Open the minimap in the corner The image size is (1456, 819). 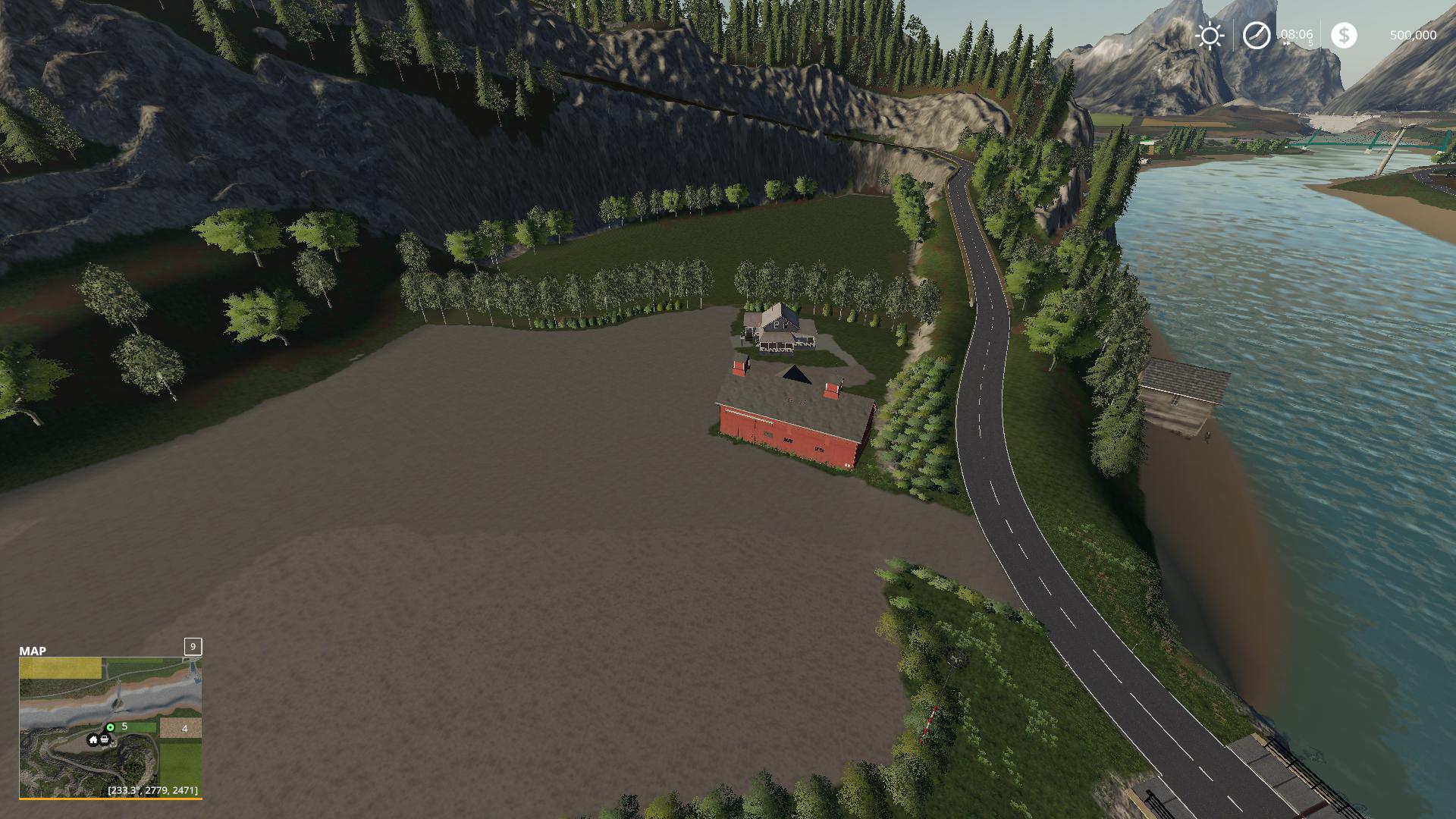[110, 726]
